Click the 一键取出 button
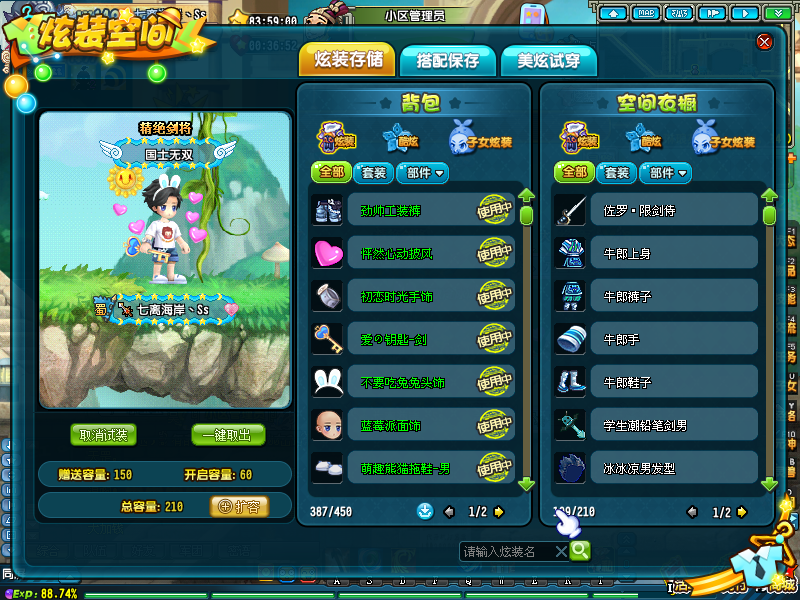The image size is (800, 600). click(228, 435)
